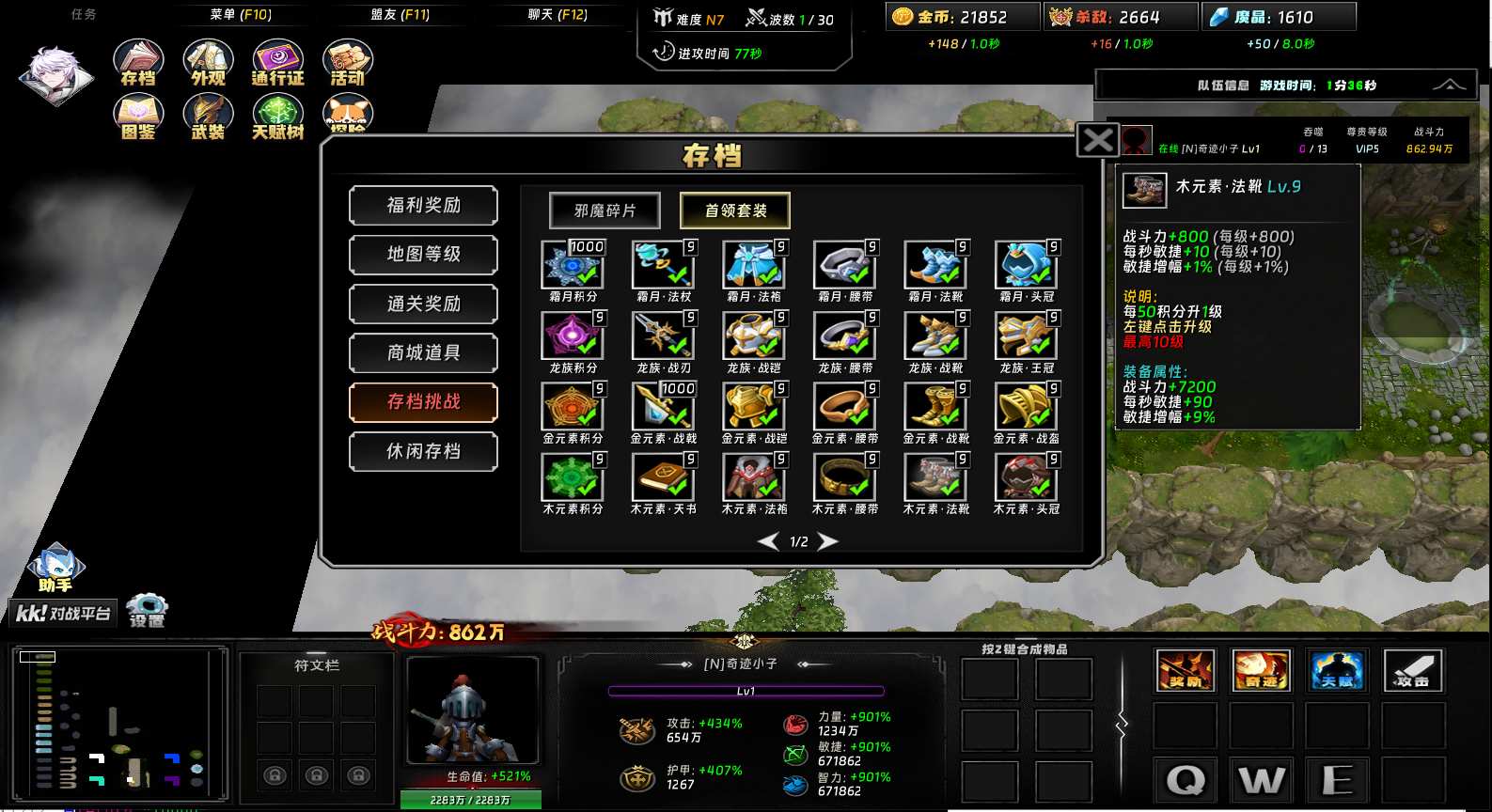Show the 休闲存档 section

(423, 452)
